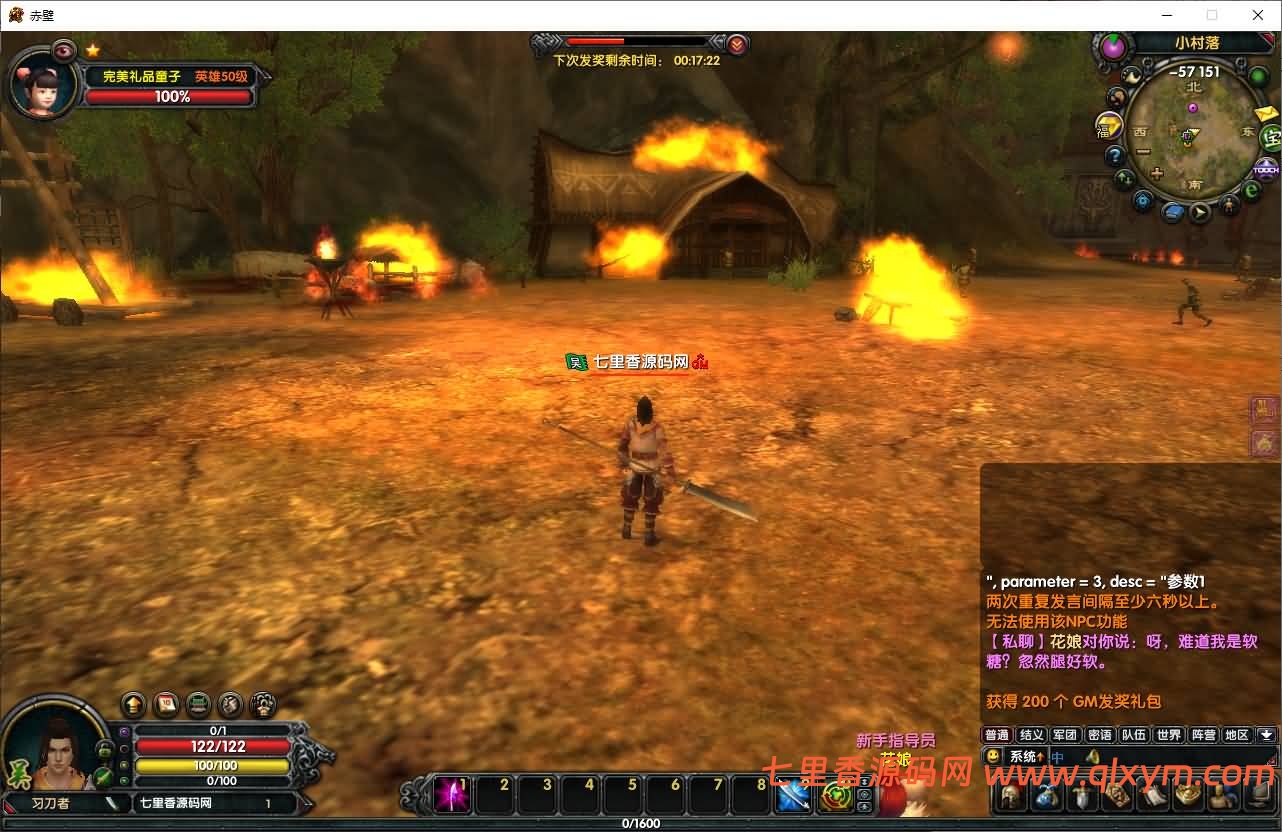Screen dimensions: 1282x832
Task: Expand the red arrow under reward timer bar
Action: tap(737, 44)
